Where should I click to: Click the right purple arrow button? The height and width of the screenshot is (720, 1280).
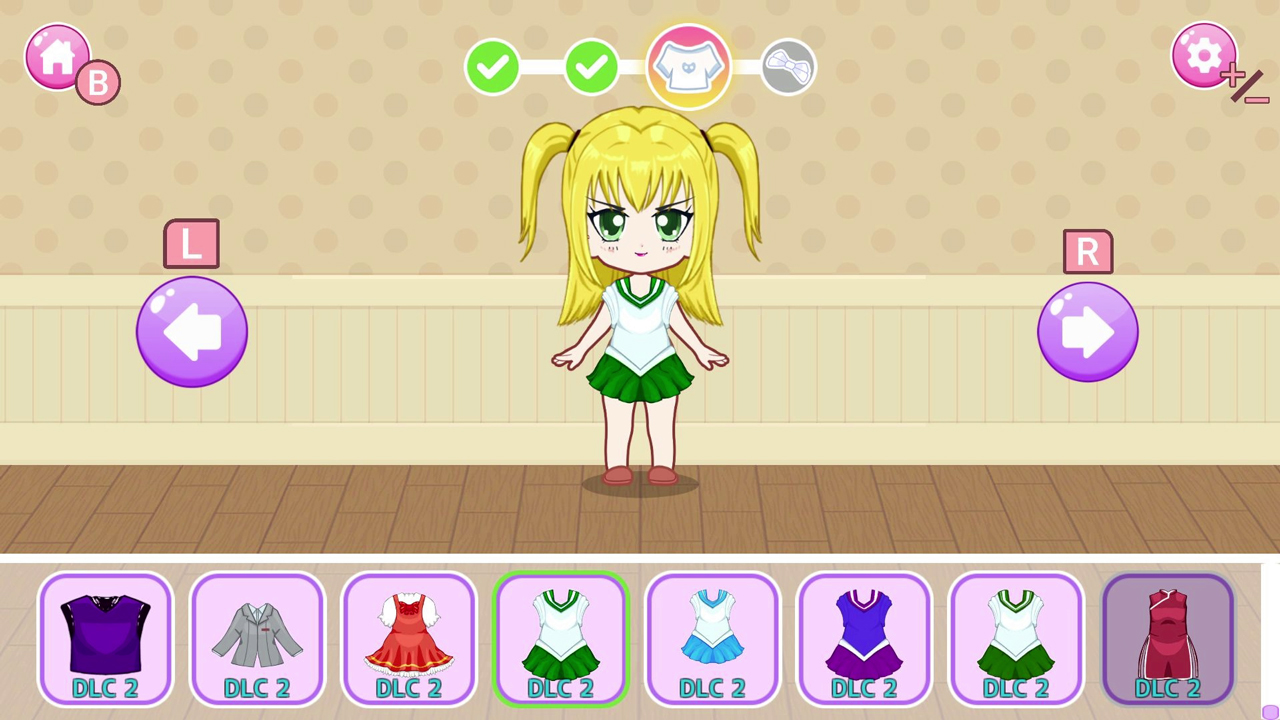(x=1088, y=331)
